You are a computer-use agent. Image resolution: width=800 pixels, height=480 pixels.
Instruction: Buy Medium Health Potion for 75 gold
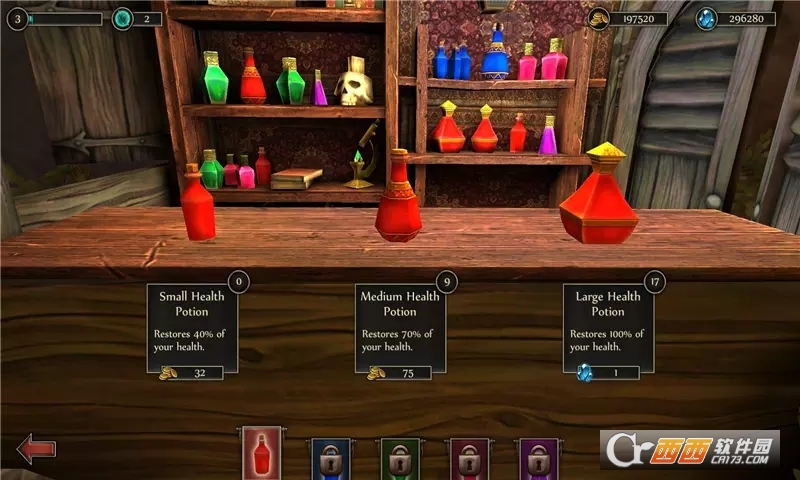(x=400, y=372)
